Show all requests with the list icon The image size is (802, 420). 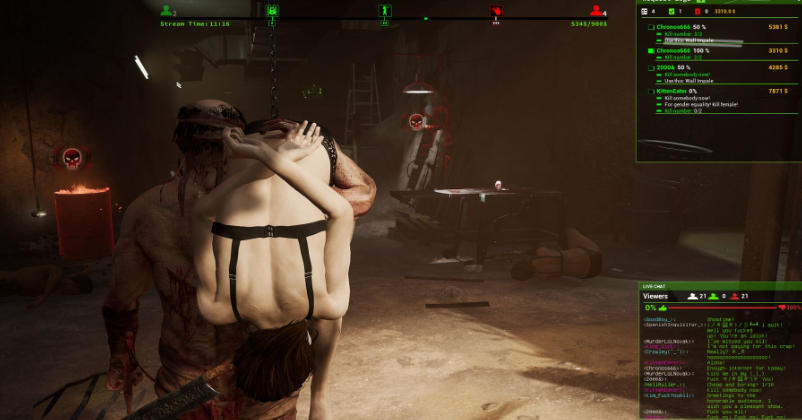pyautogui.click(x=645, y=11)
